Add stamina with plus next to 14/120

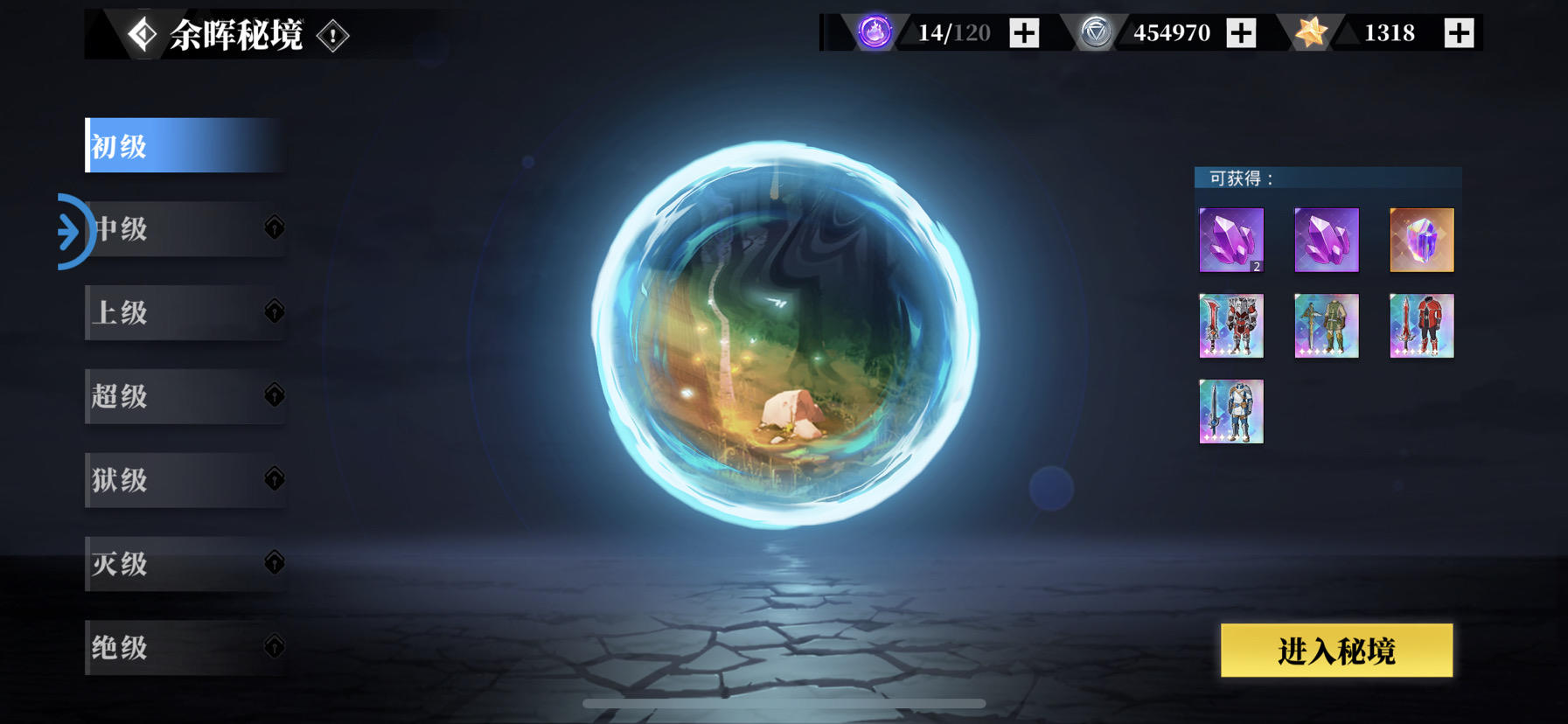point(1023,33)
